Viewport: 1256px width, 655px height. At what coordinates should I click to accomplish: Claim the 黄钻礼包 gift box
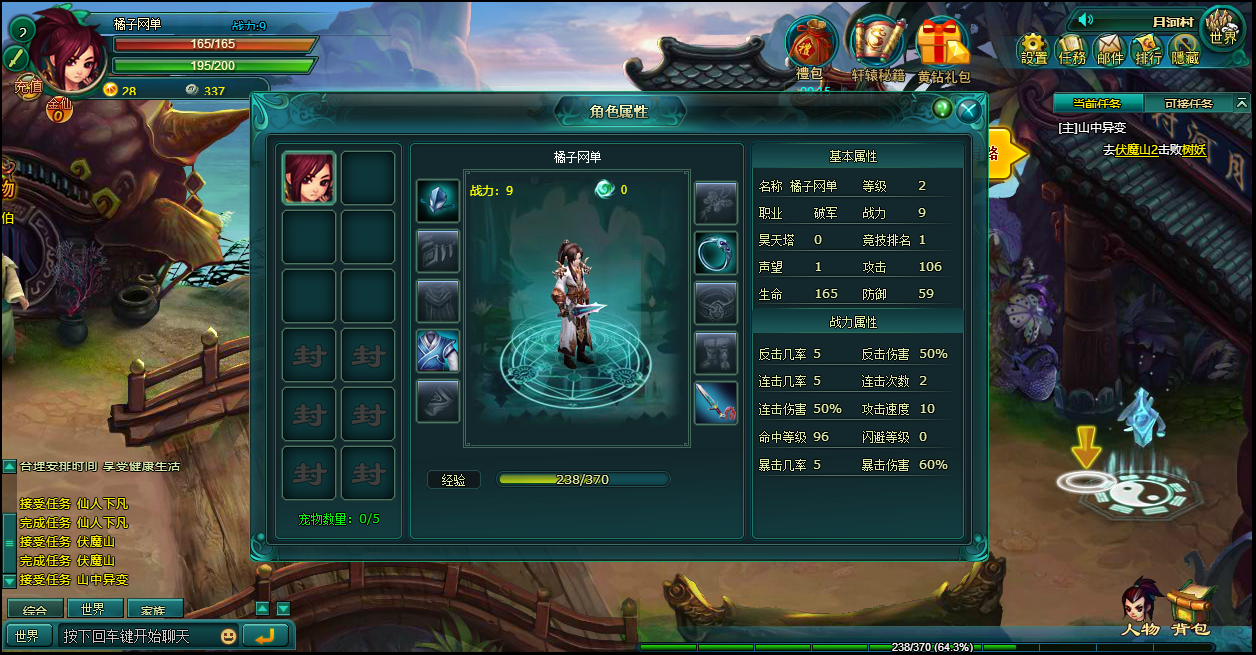pyautogui.click(x=942, y=46)
